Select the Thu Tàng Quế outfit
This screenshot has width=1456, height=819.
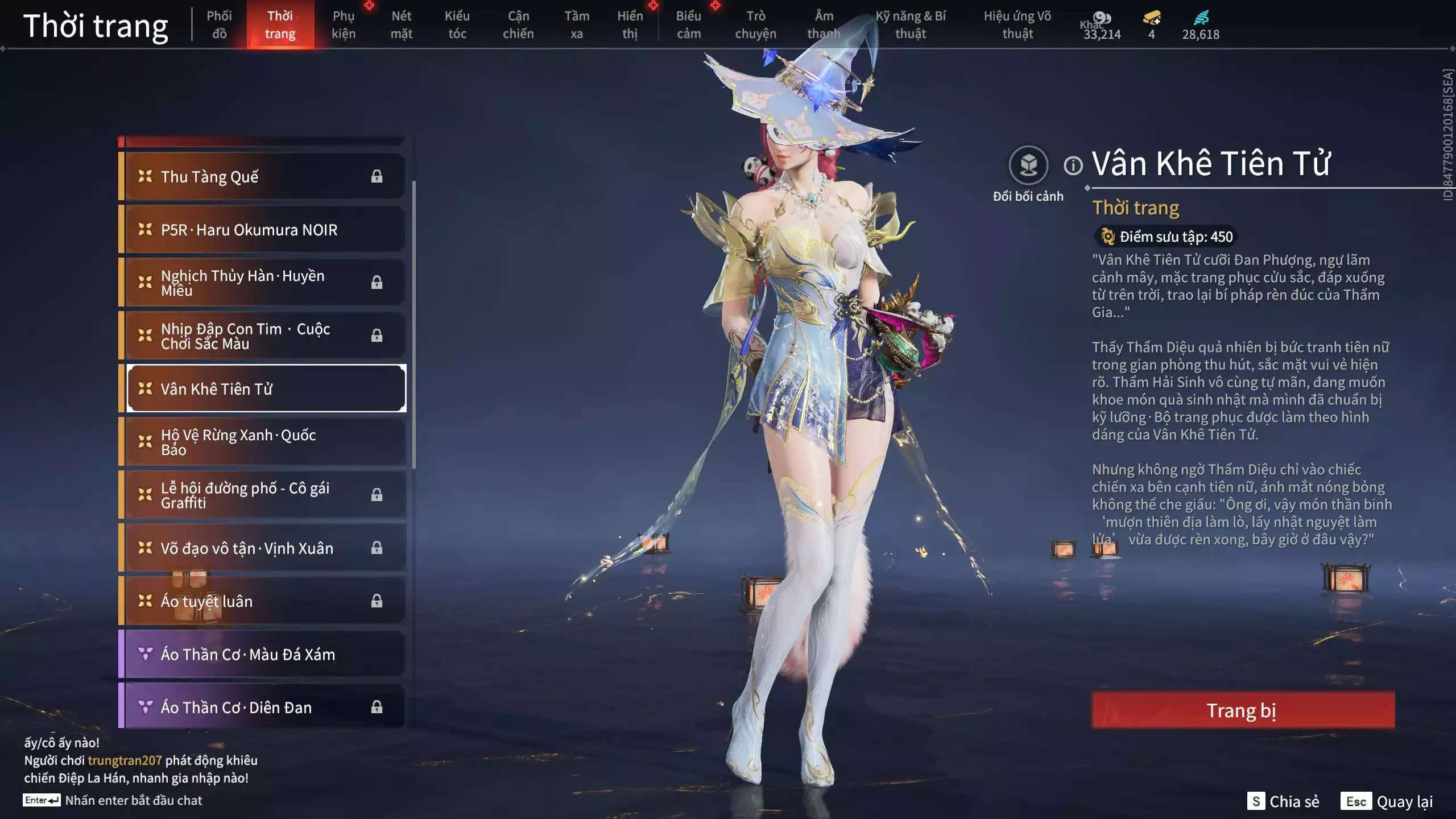click(x=264, y=176)
